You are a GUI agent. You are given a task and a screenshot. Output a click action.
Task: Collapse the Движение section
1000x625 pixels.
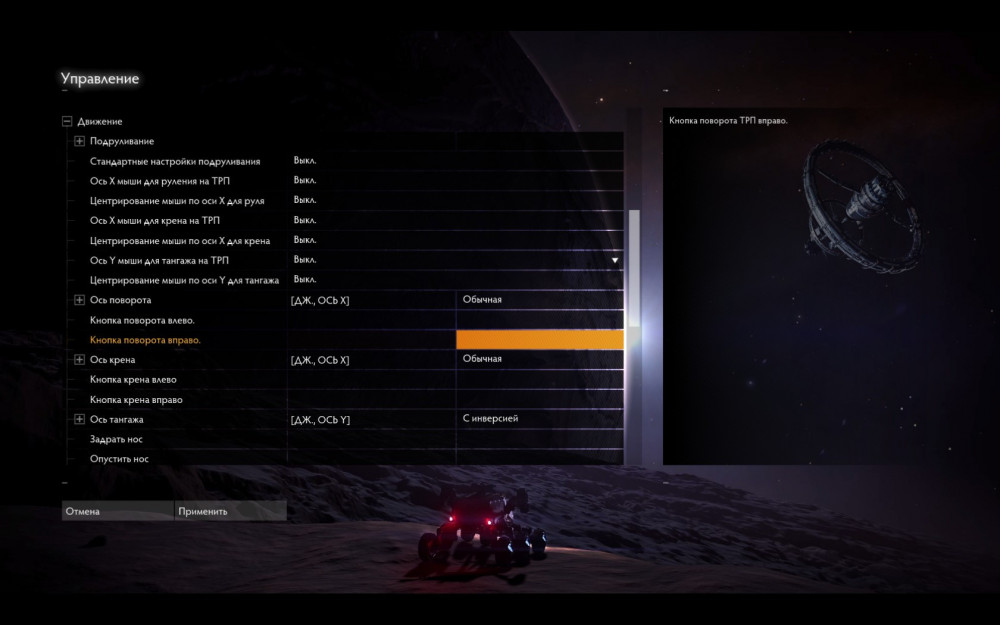click(67, 121)
